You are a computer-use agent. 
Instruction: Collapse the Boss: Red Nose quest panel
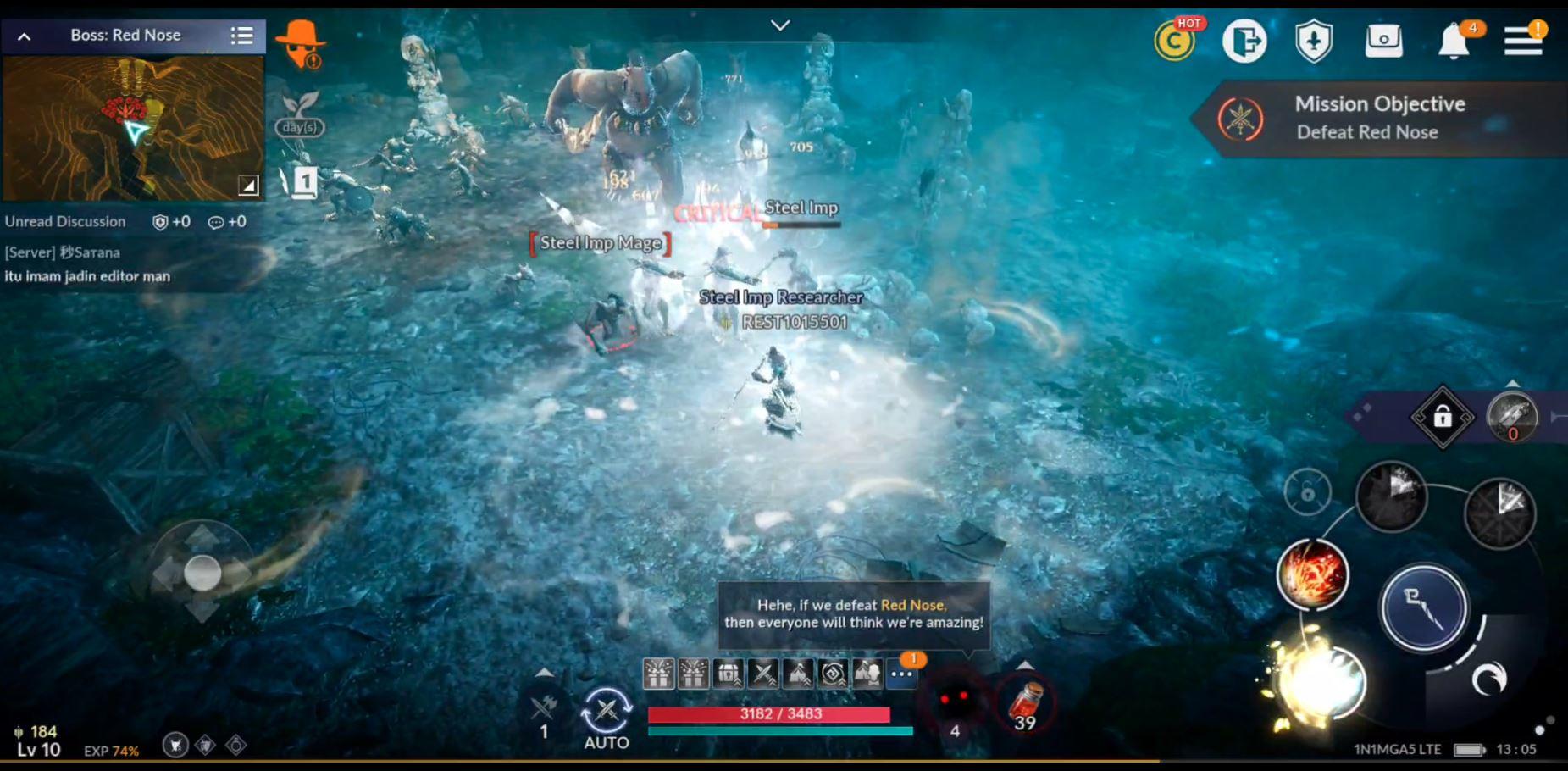24,36
